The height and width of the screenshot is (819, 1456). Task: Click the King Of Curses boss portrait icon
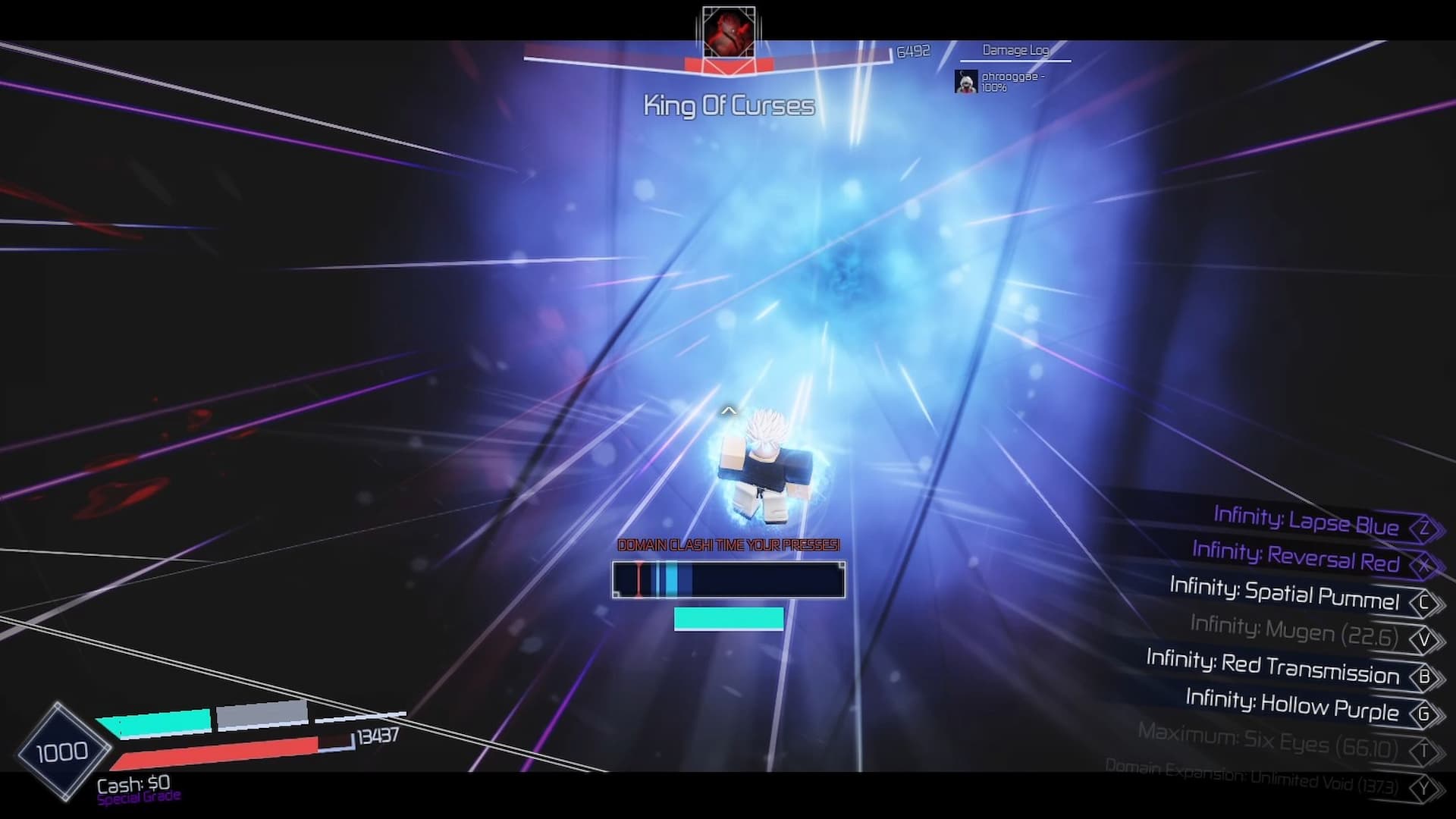click(729, 32)
